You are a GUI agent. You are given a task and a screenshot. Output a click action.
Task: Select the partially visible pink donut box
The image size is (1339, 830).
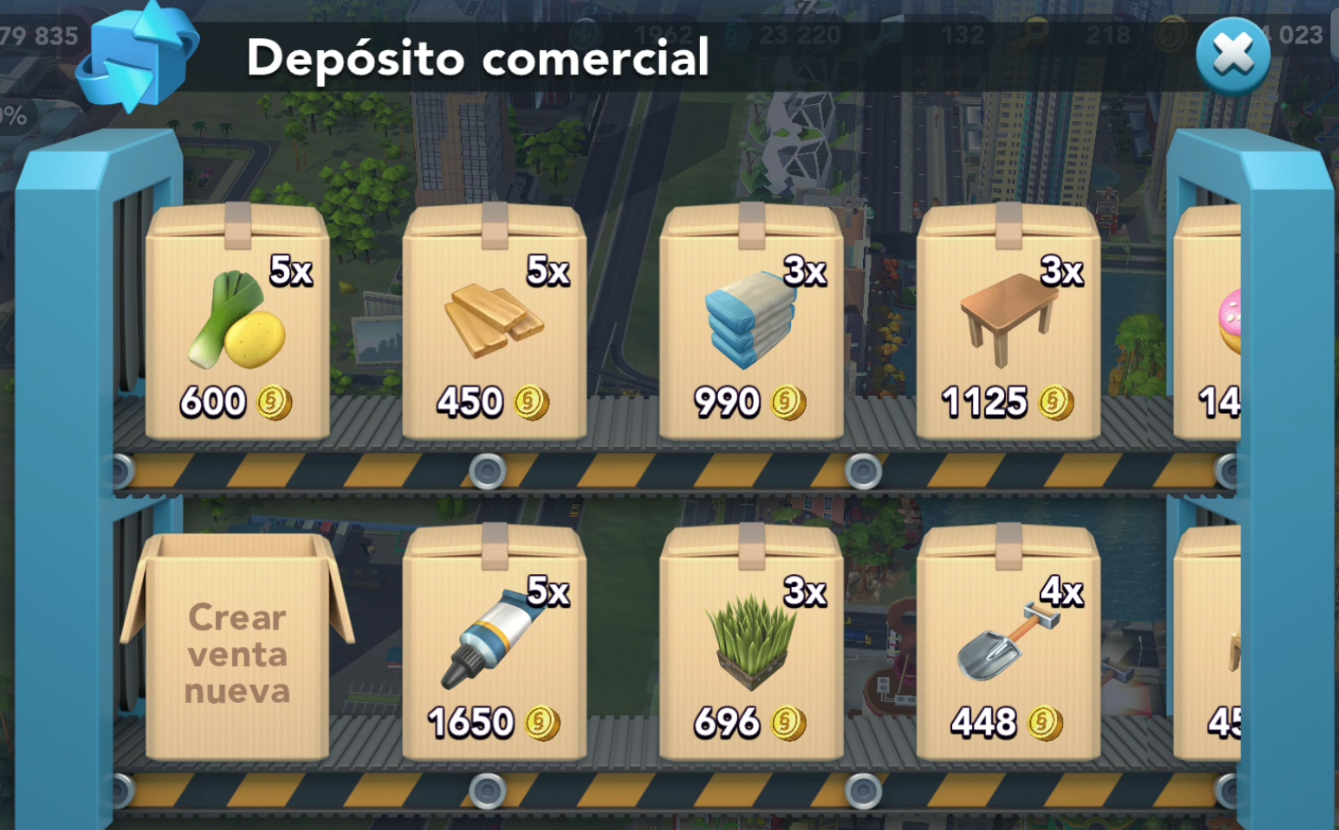pyautogui.click(x=1210, y=325)
